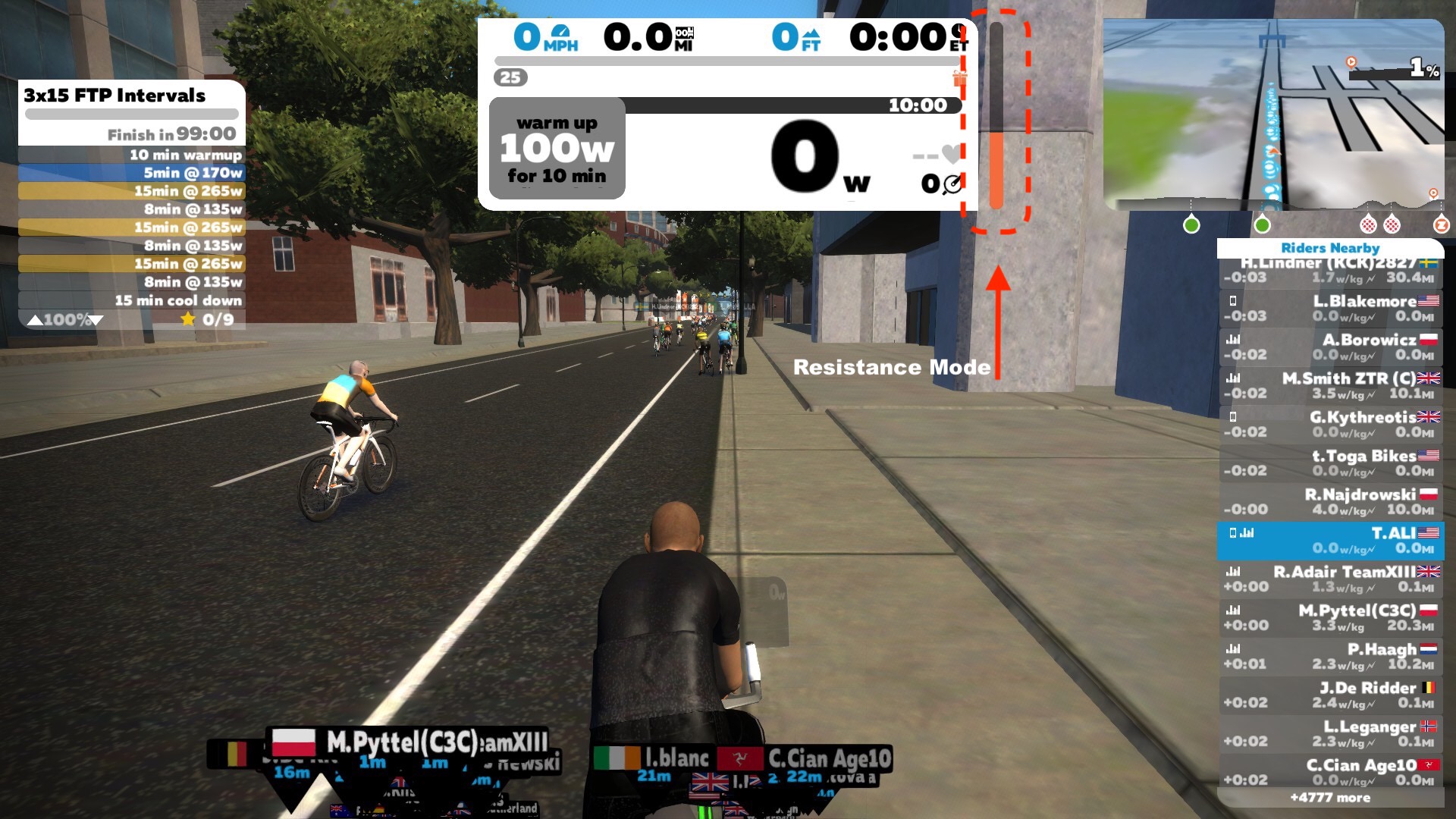This screenshot has height=819, width=1456.
Task: Raise workout intensity with the up arrow
Action: point(35,320)
